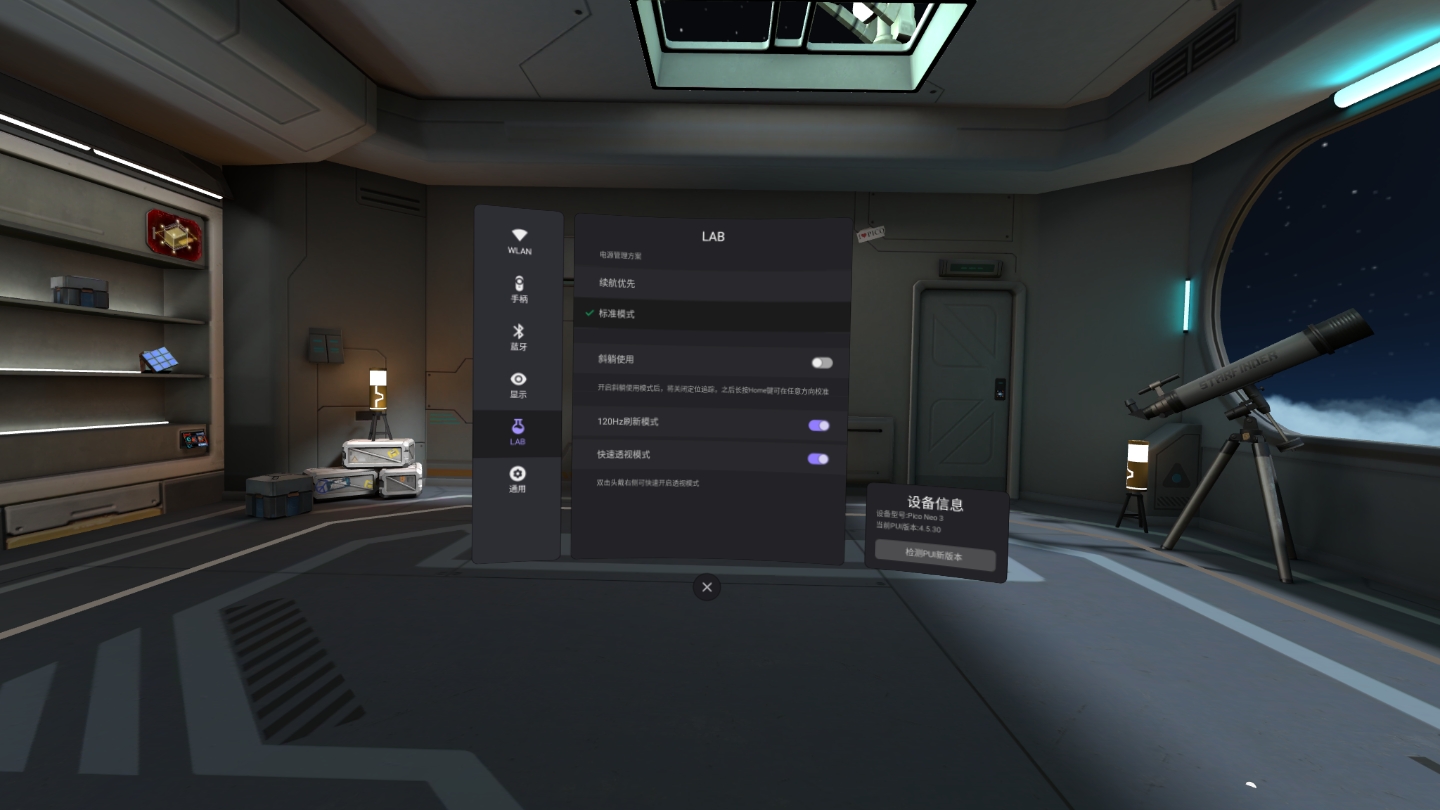Click the green checkmark beside 标准模式
1440x810 pixels.
pos(587,314)
